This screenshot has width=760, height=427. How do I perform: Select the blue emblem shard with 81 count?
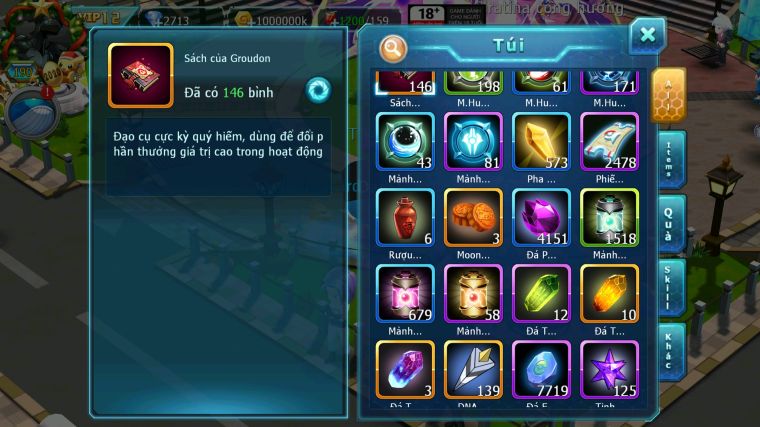pyautogui.click(x=473, y=141)
